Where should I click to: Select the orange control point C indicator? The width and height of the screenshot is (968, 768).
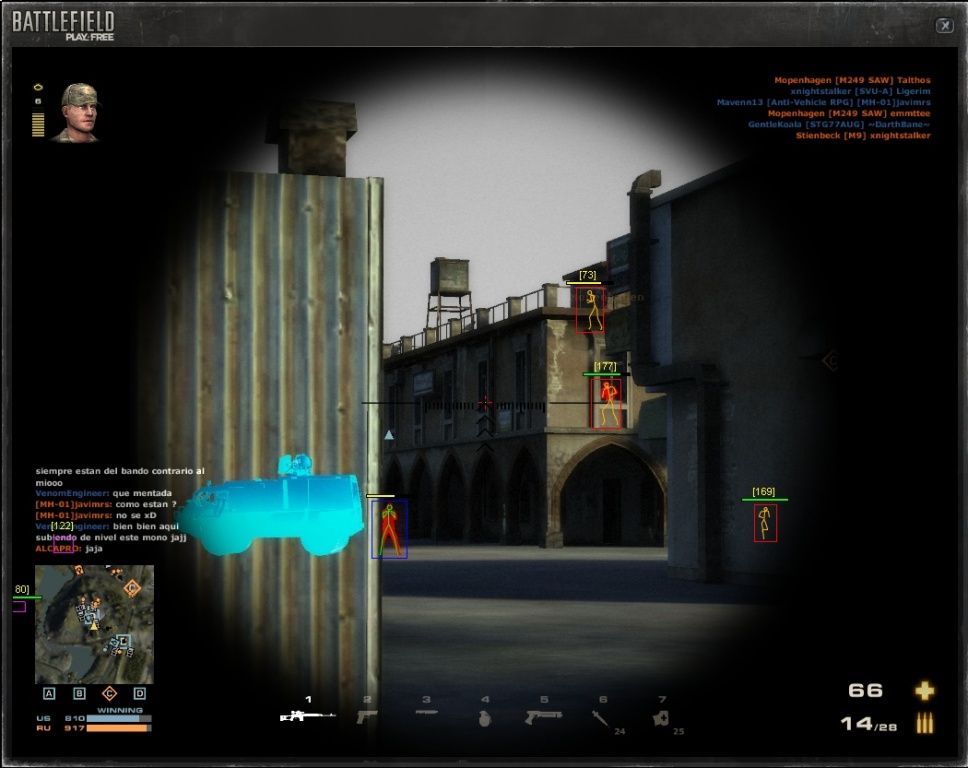(110, 693)
